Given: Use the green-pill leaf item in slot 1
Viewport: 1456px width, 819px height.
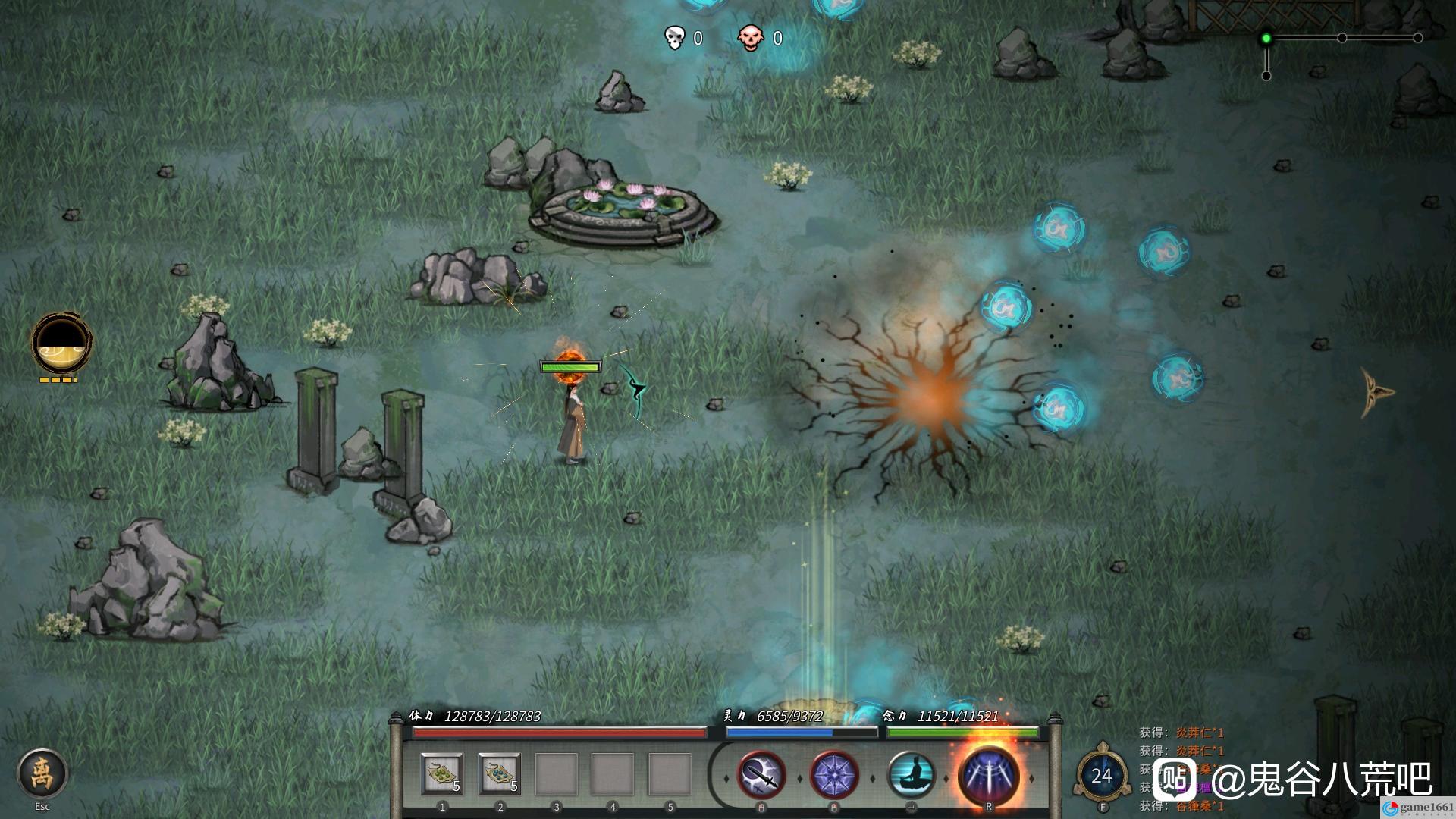Looking at the screenshot, I should pos(442,774).
